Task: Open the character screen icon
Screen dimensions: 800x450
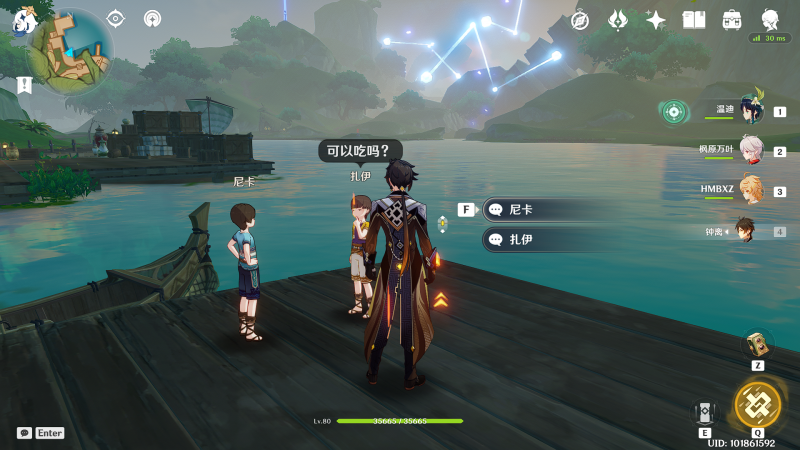Action: pos(770,20)
